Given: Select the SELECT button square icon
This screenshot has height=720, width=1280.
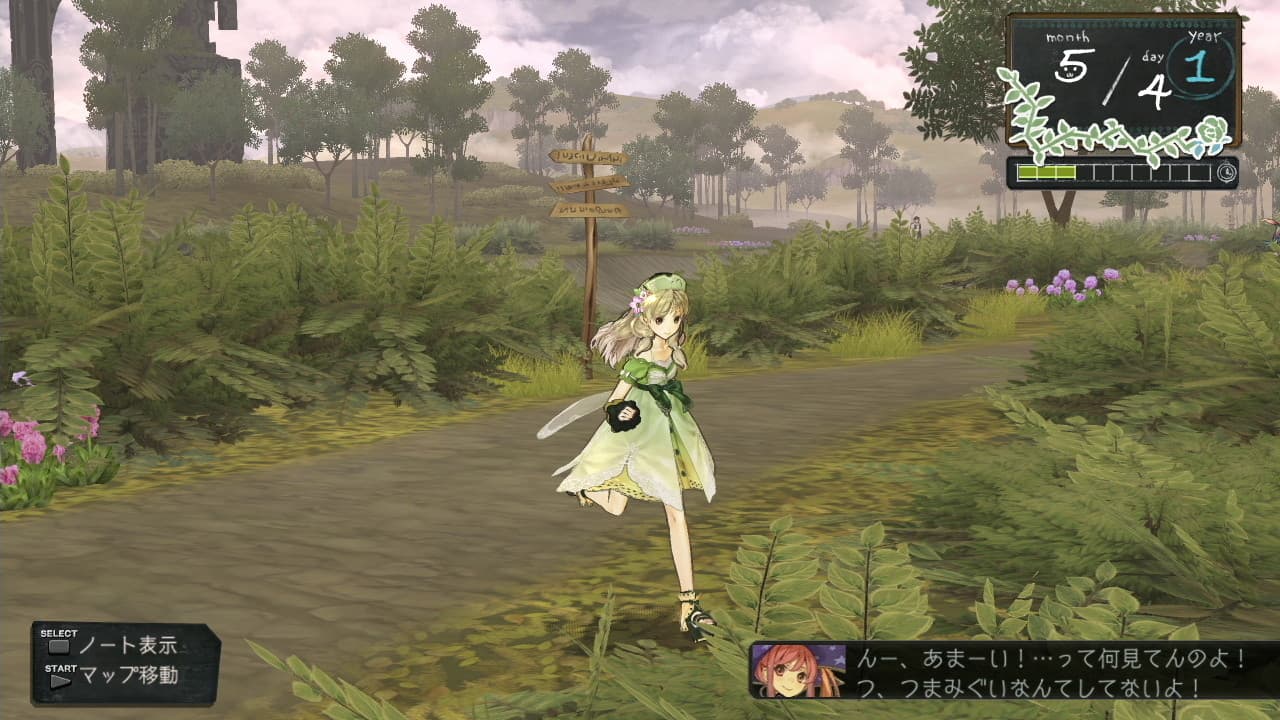Looking at the screenshot, I should point(59,646).
